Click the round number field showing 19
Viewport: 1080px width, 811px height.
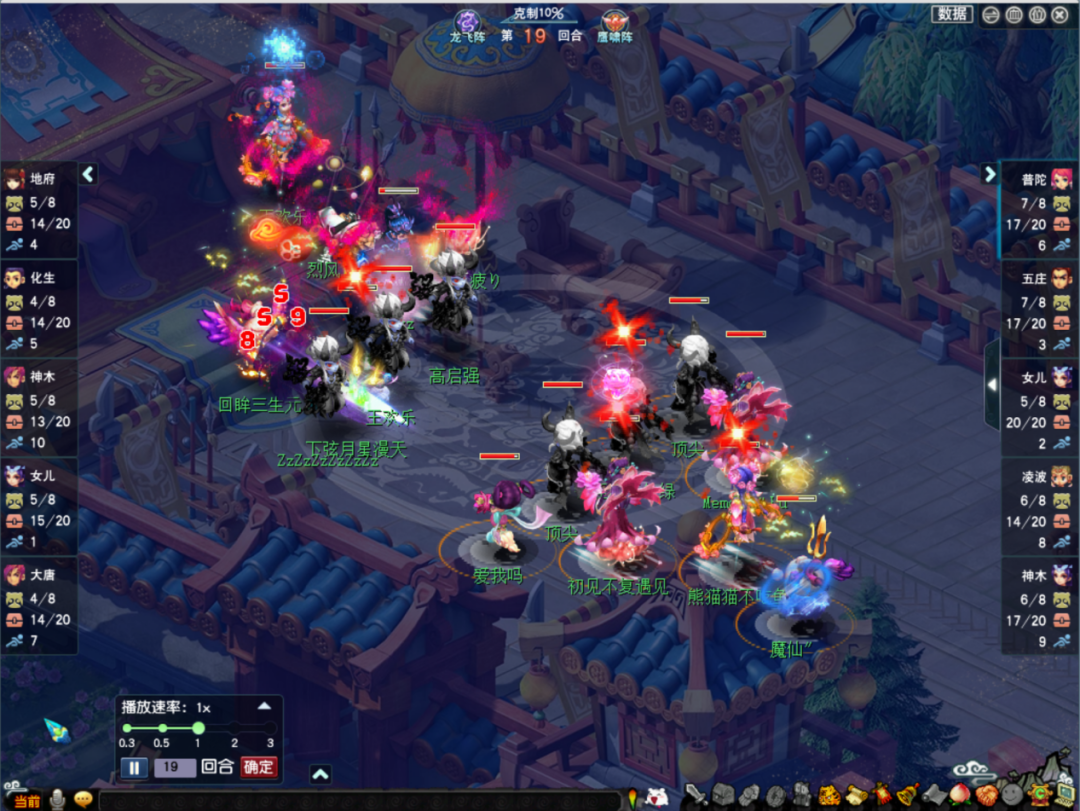point(174,768)
